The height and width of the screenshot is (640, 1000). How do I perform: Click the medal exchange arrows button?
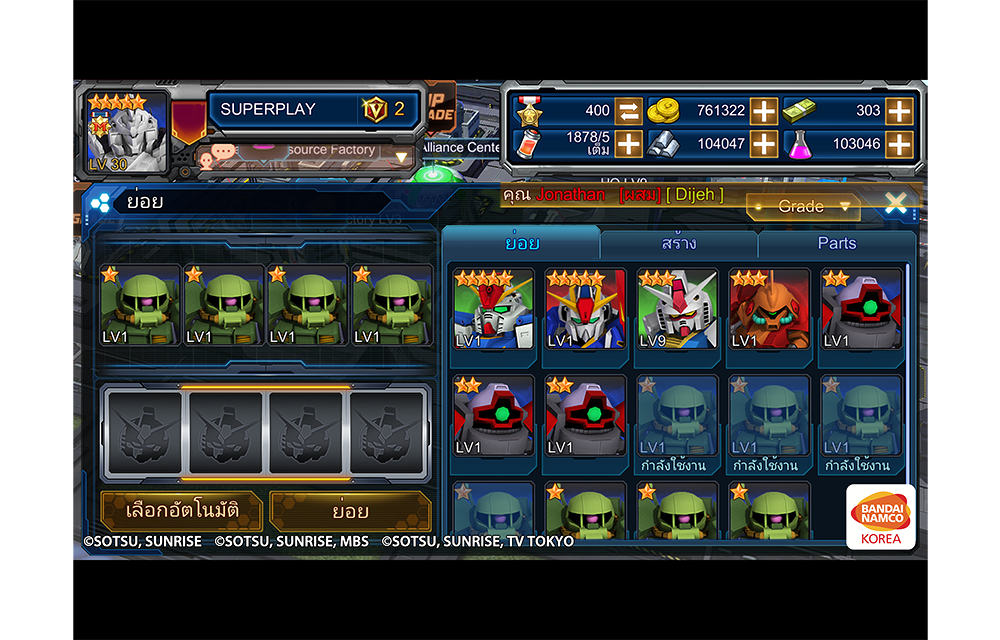[x=628, y=111]
